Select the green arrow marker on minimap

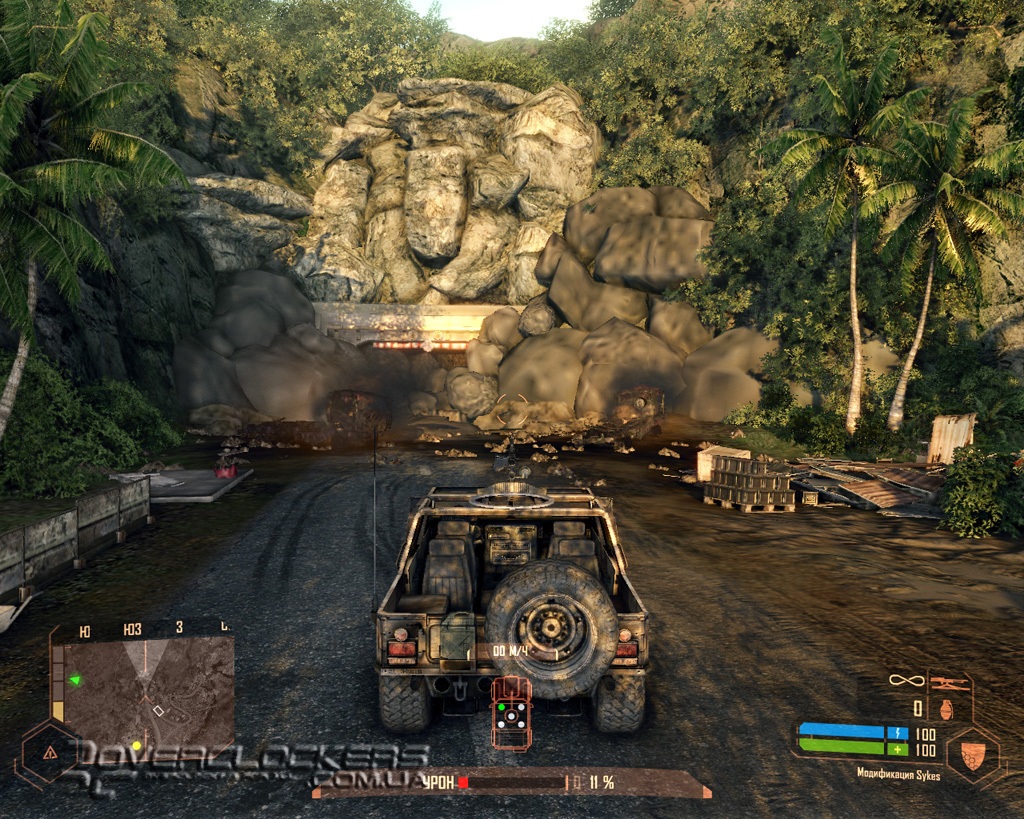click(x=74, y=681)
